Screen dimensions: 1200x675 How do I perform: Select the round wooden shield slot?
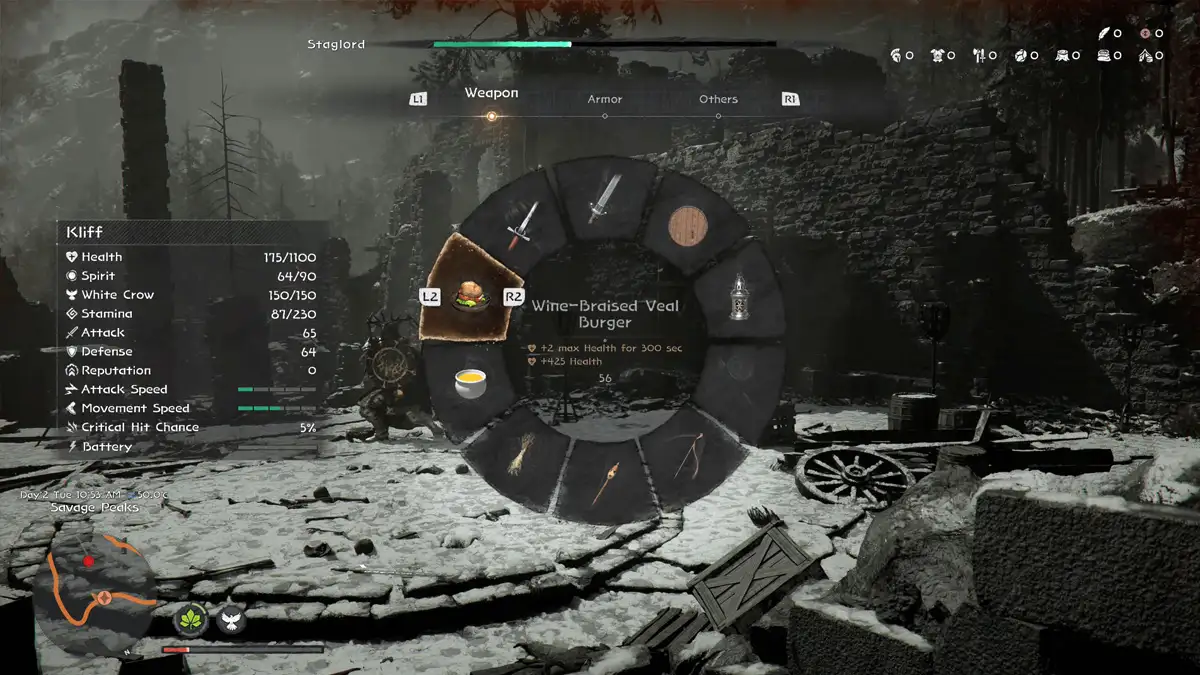pyautogui.click(x=688, y=226)
